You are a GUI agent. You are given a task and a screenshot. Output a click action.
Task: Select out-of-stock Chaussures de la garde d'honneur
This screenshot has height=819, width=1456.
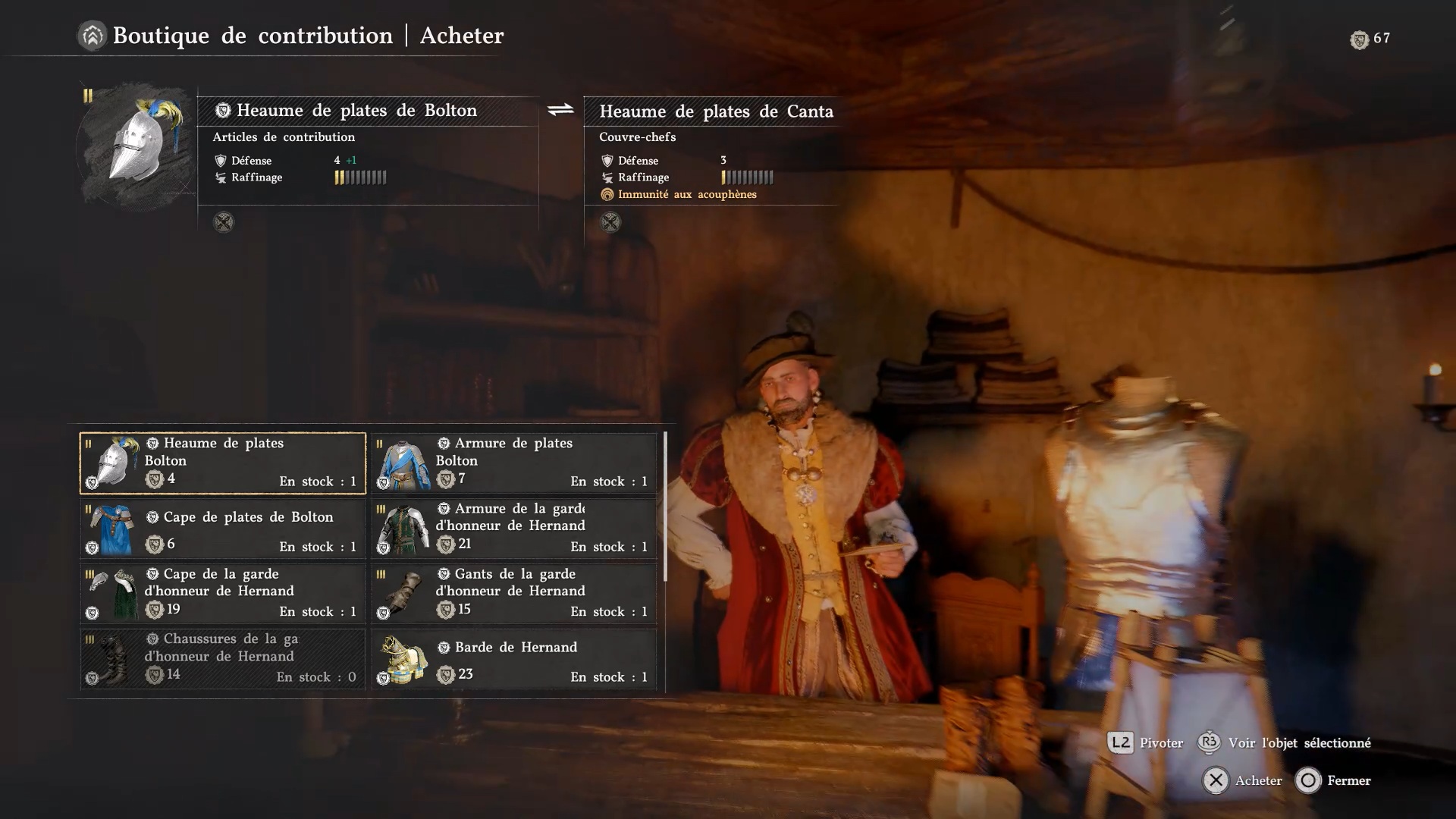coord(223,658)
